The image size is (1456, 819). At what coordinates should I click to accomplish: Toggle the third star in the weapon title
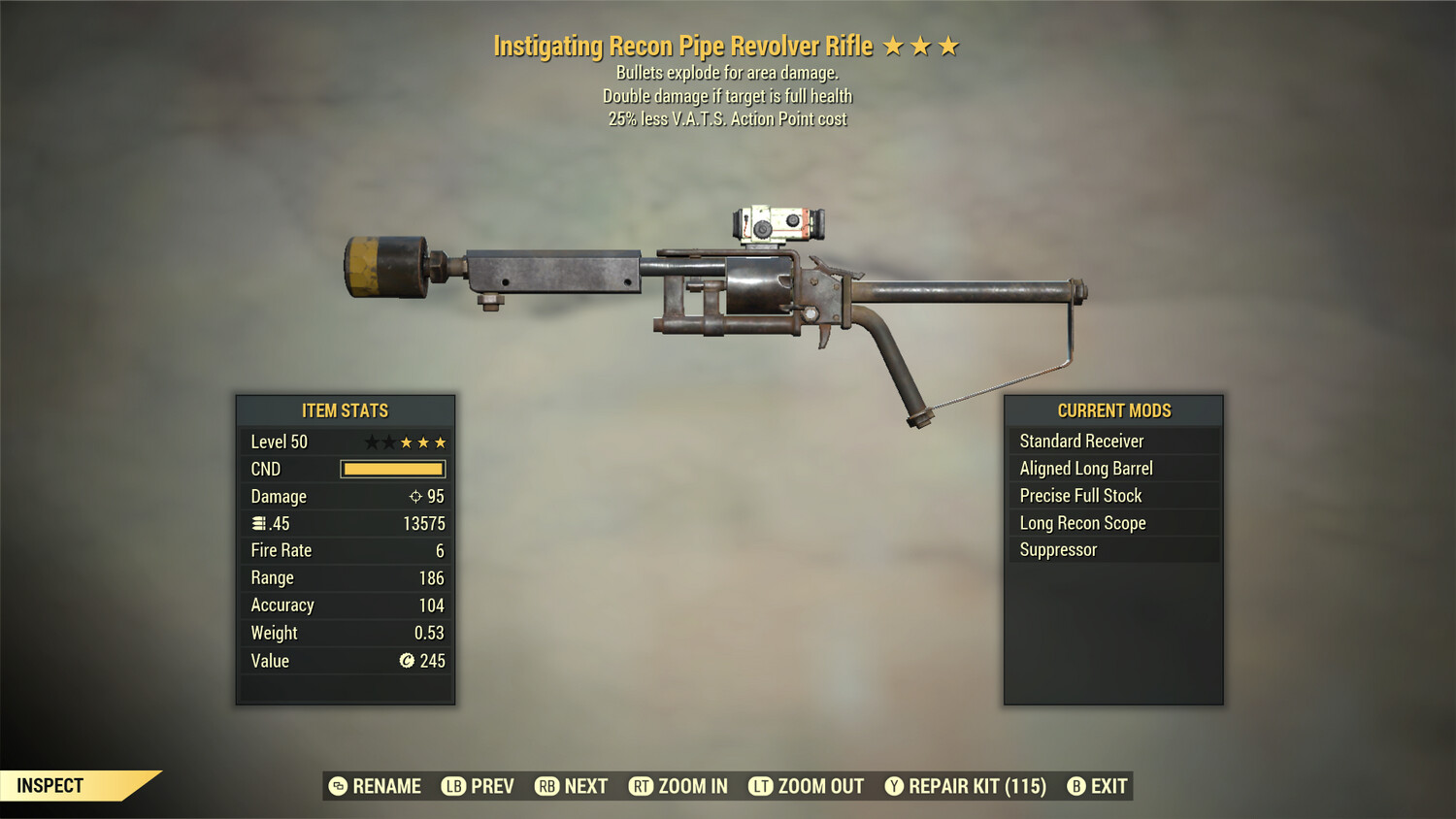click(x=947, y=45)
